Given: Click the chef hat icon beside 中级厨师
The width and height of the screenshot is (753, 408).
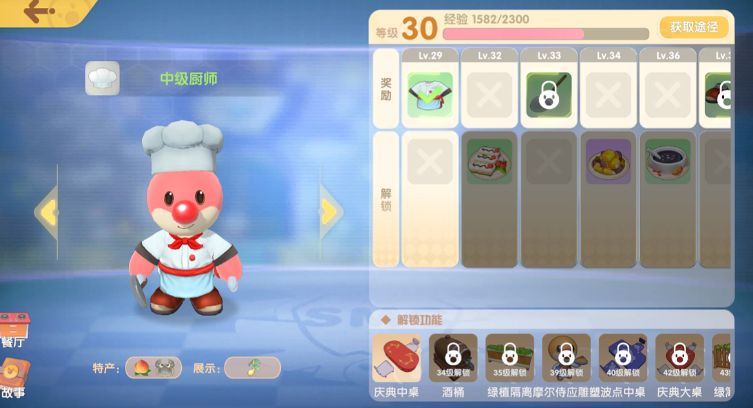Looking at the screenshot, I should click(102, 78).
